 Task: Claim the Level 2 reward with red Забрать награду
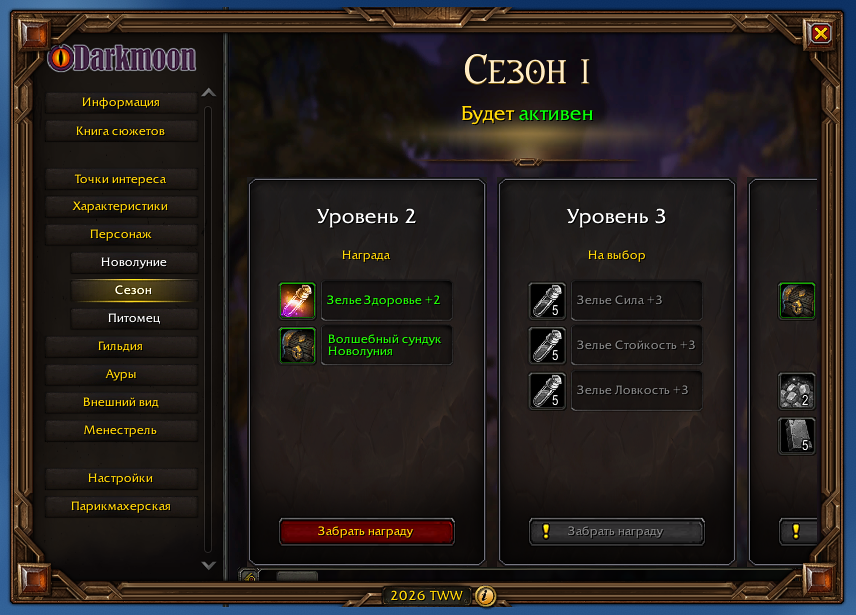point(366,531)
